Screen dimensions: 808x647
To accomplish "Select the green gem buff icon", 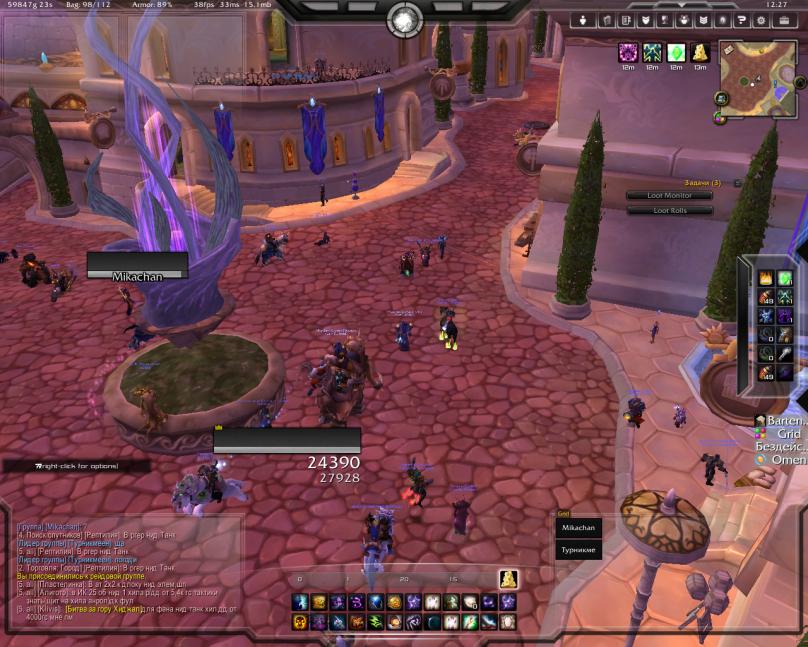I will pyautogui.click(x=676, y=52).
